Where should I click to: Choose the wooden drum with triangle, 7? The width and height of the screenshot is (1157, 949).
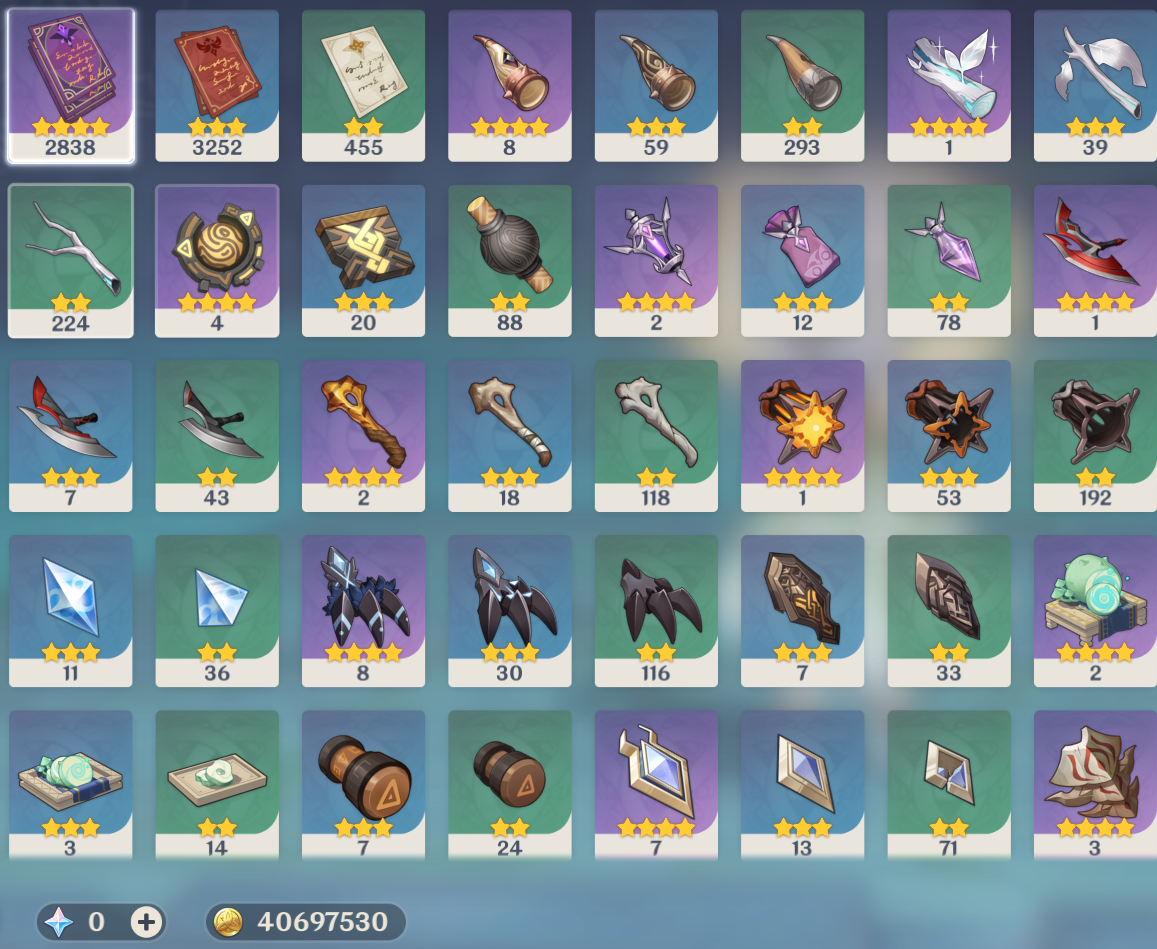click(363, 785)
